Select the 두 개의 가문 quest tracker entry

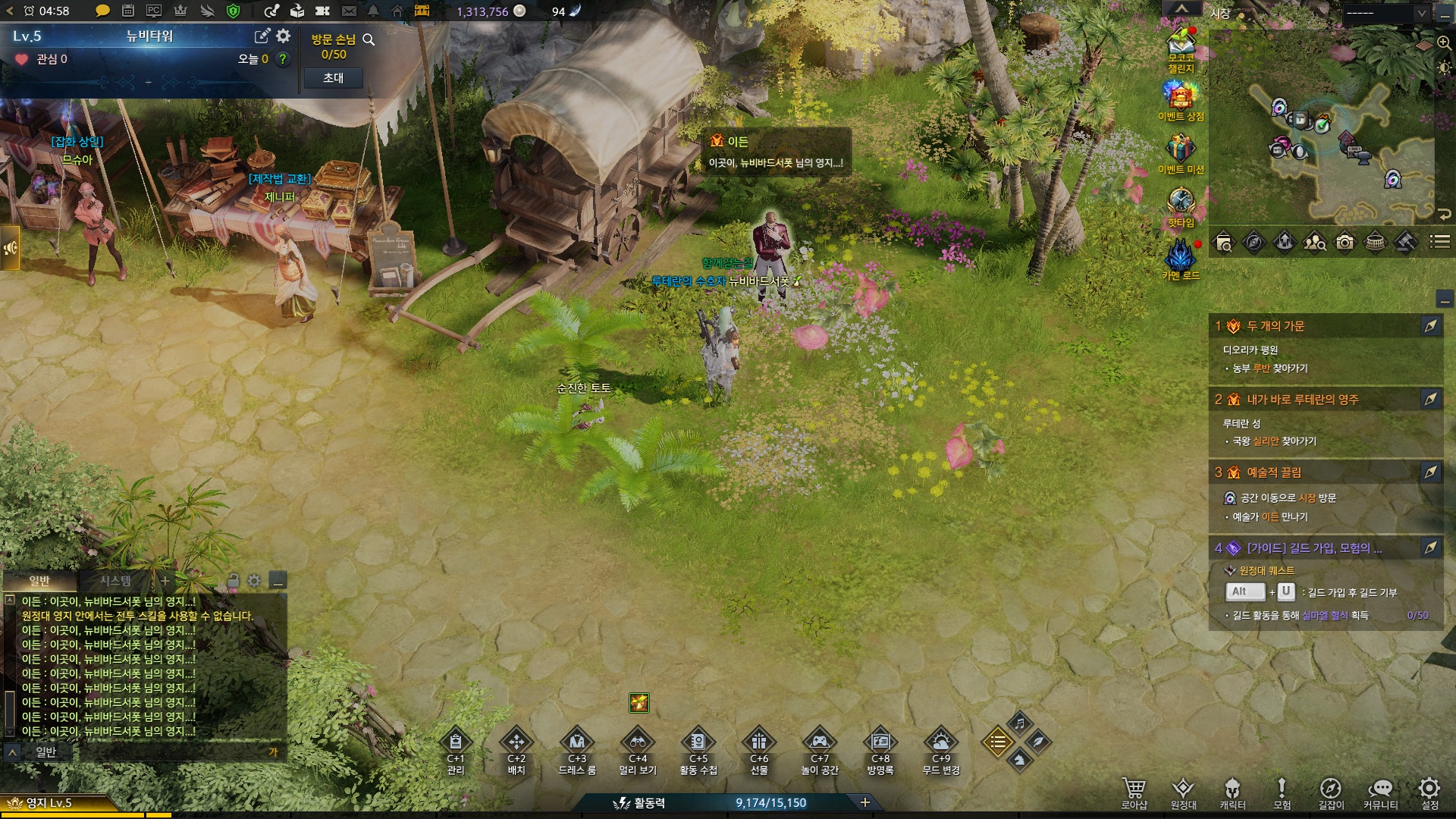click(1276, 326)
